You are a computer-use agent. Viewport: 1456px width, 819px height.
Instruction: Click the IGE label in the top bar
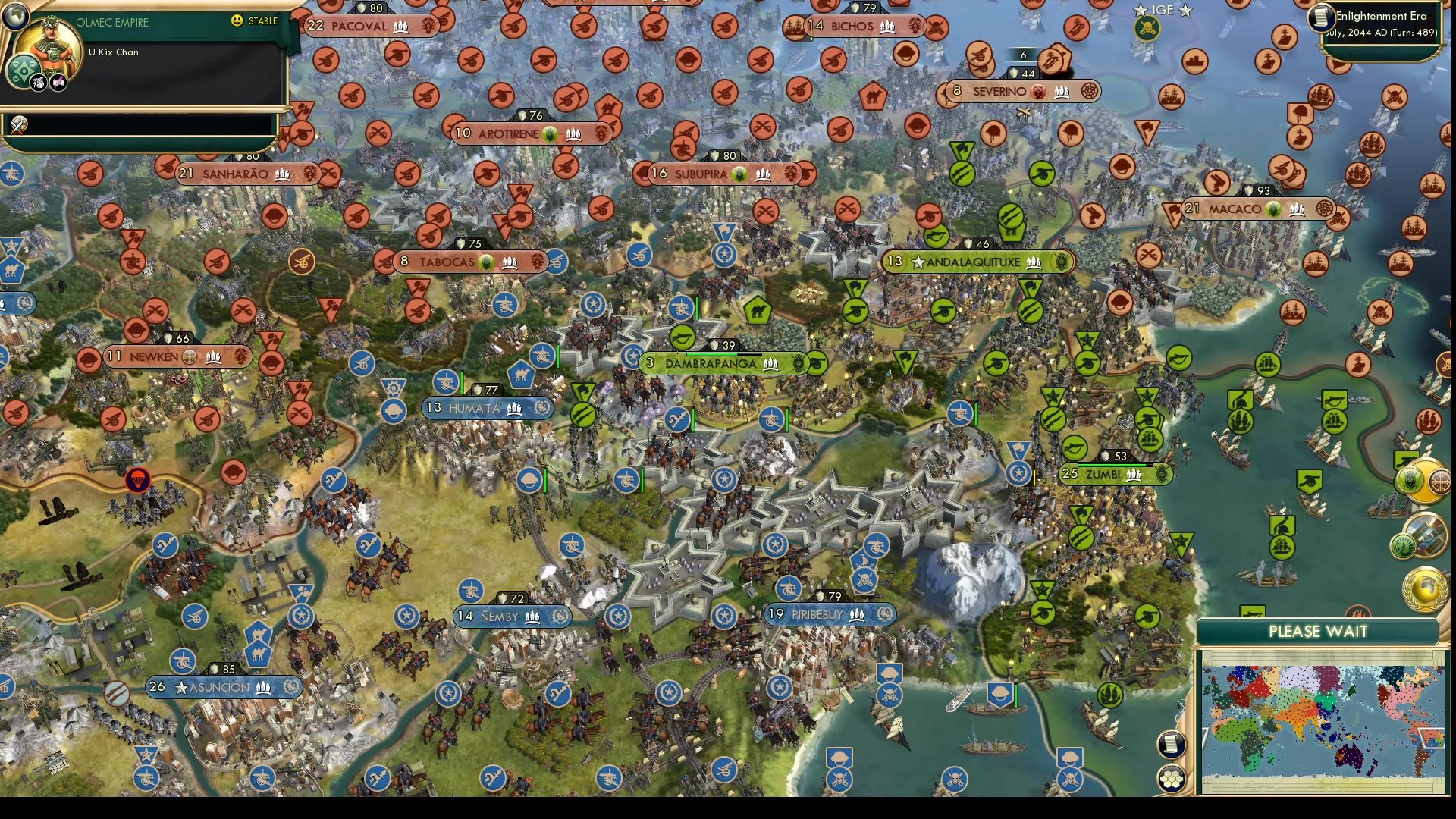[1163, 10]
